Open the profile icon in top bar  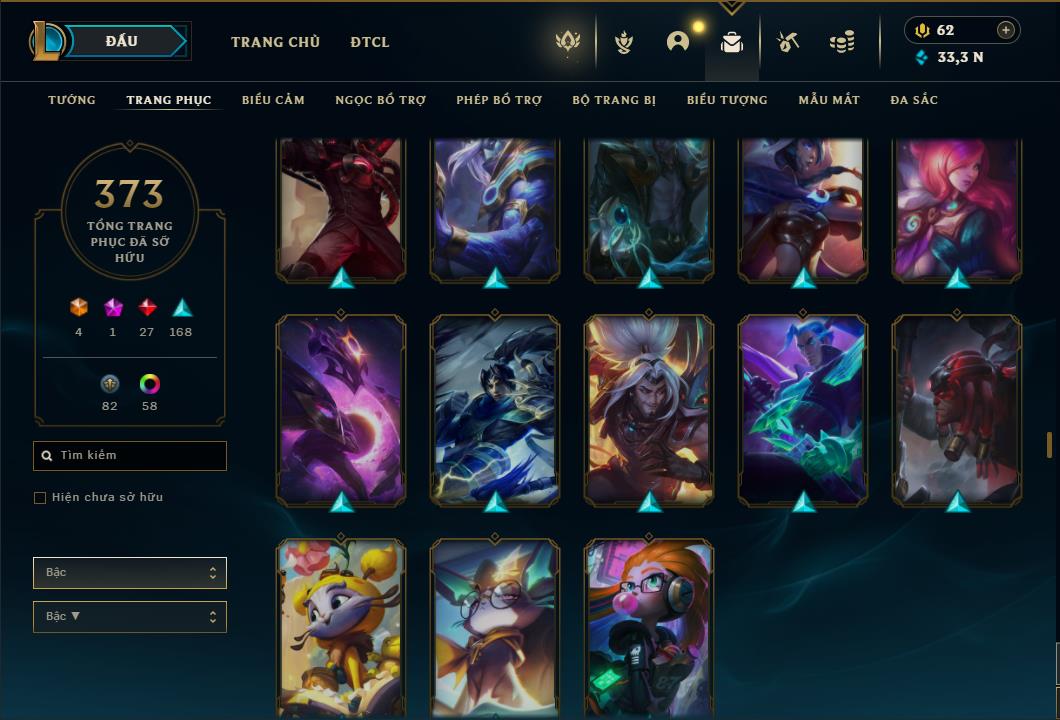click(678, 42)
